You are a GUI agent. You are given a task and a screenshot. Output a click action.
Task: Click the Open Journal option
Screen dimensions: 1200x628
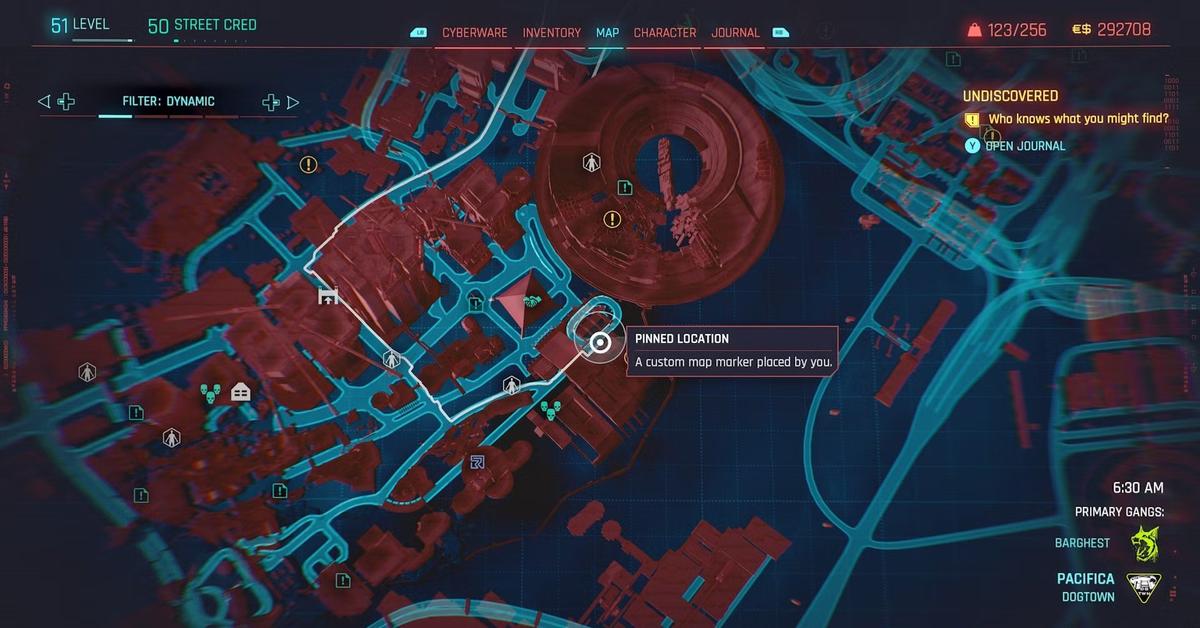(1024, 146)
